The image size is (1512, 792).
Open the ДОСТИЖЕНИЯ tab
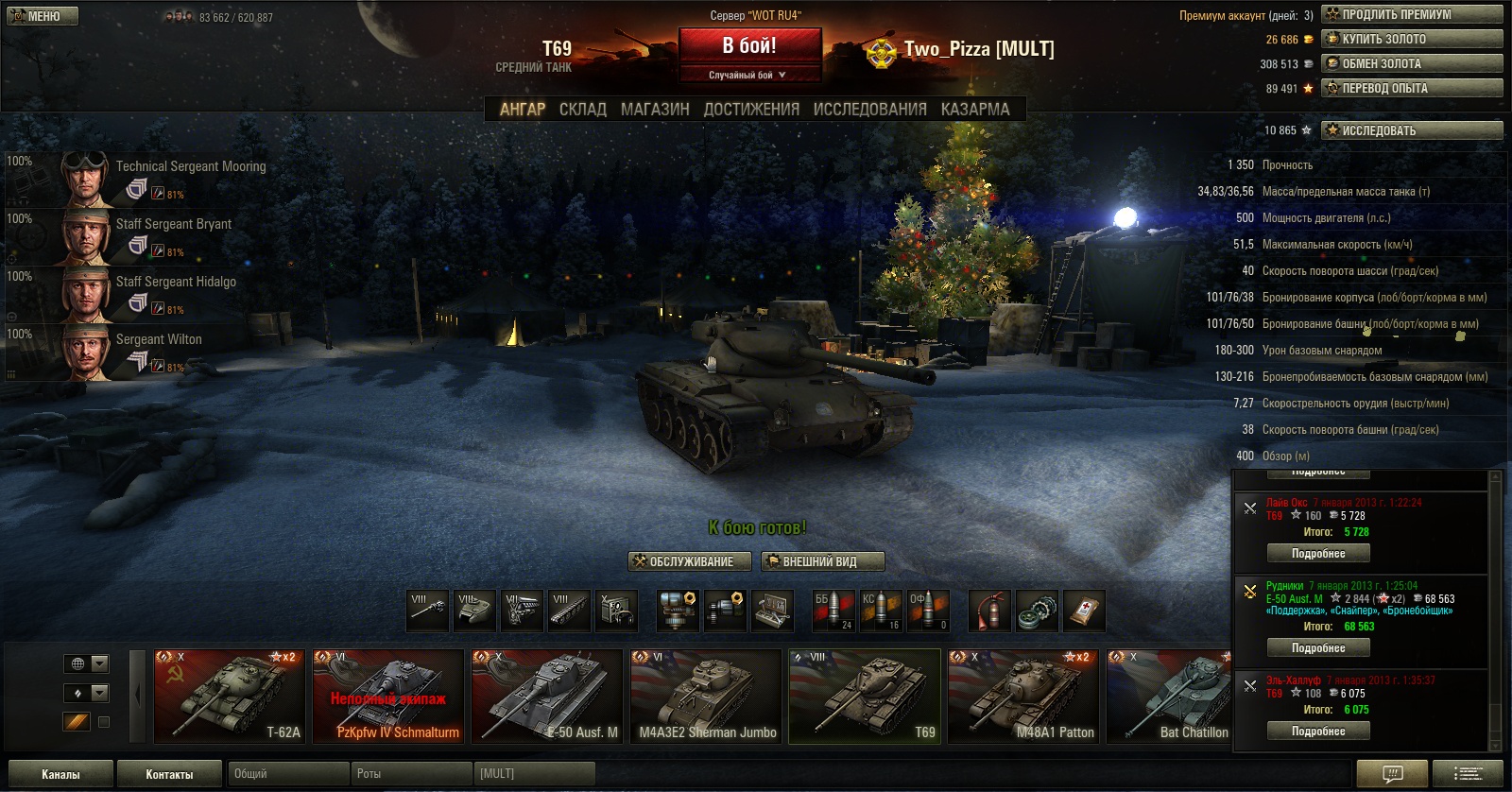point(751,110)
